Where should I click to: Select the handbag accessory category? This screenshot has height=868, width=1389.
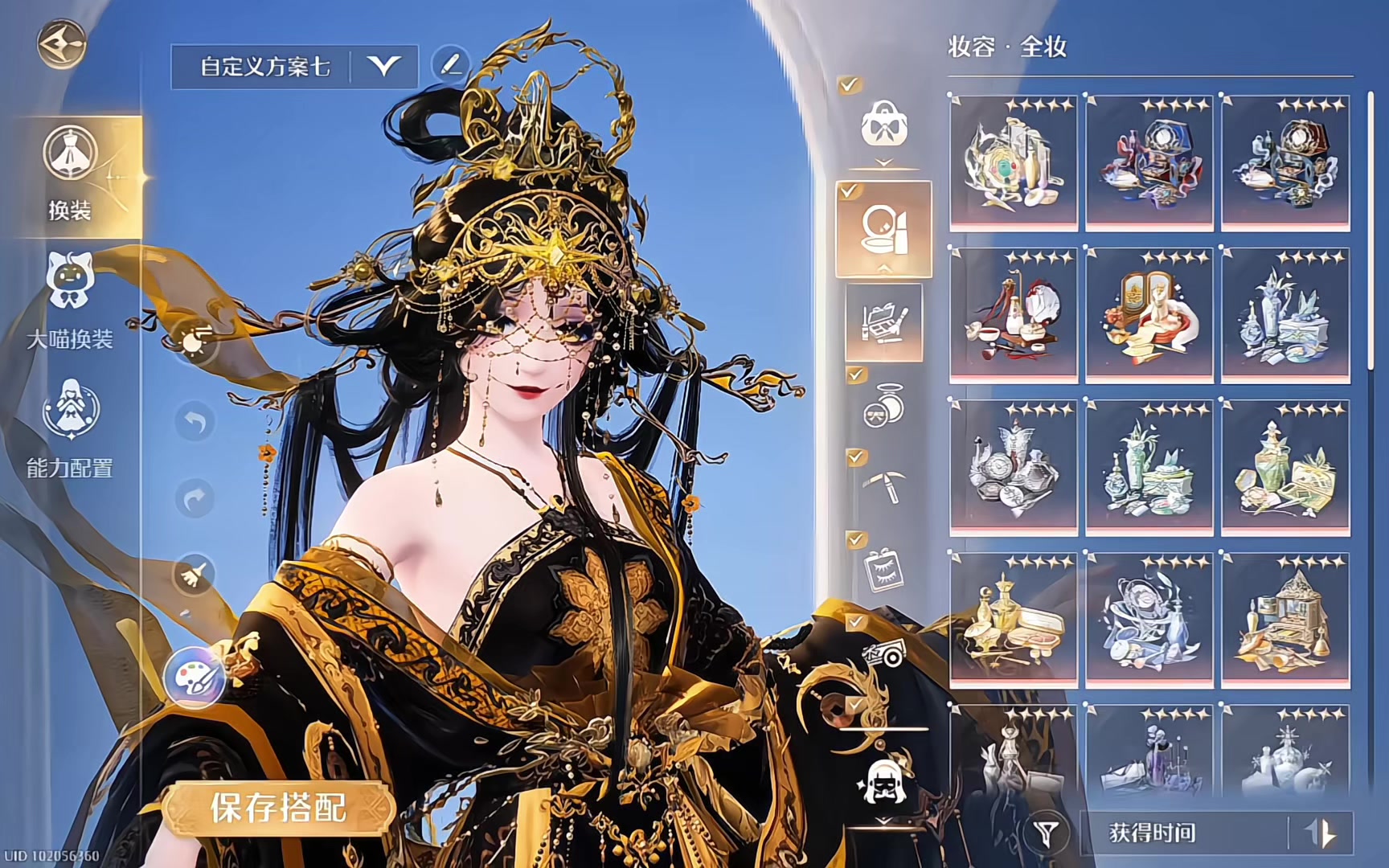coord(884,125)
